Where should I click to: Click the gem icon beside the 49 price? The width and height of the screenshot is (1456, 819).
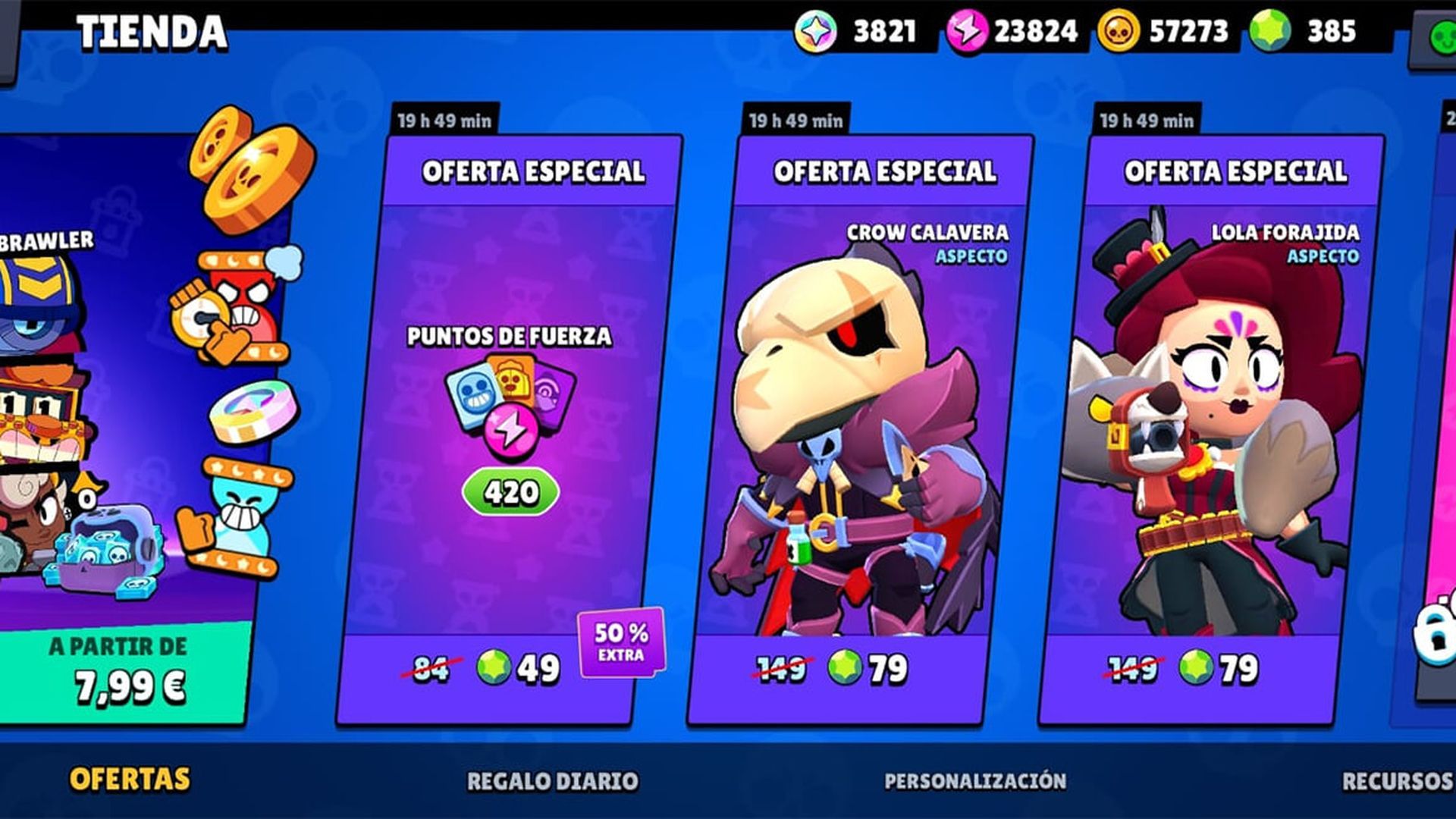494,667
